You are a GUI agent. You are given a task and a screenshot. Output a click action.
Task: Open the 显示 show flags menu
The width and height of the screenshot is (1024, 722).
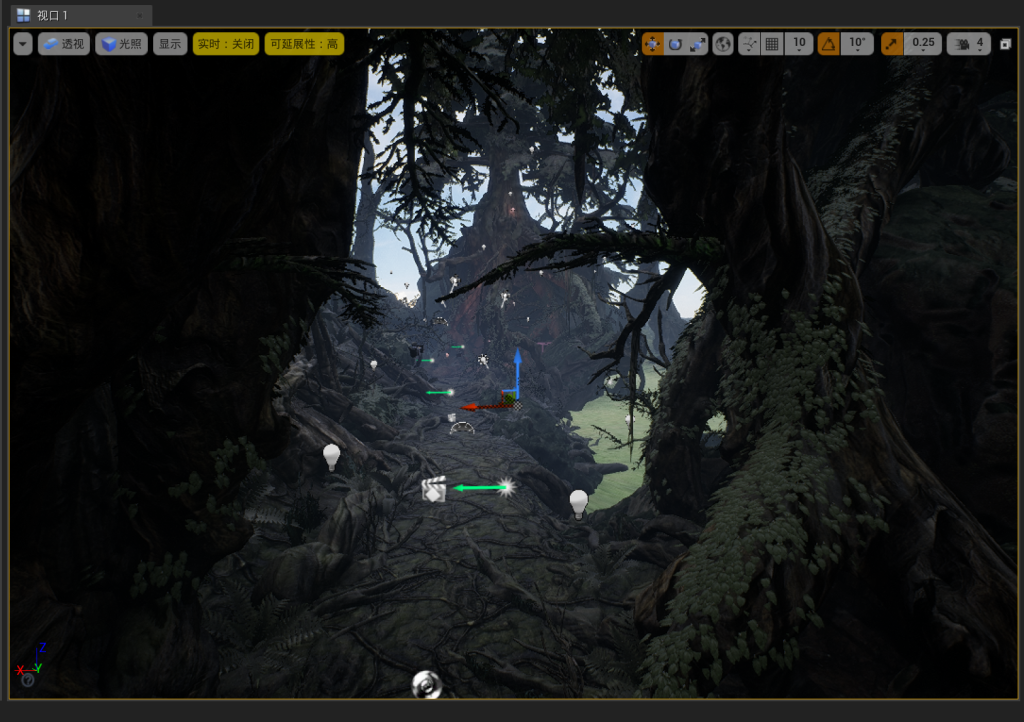coord(170,44)
